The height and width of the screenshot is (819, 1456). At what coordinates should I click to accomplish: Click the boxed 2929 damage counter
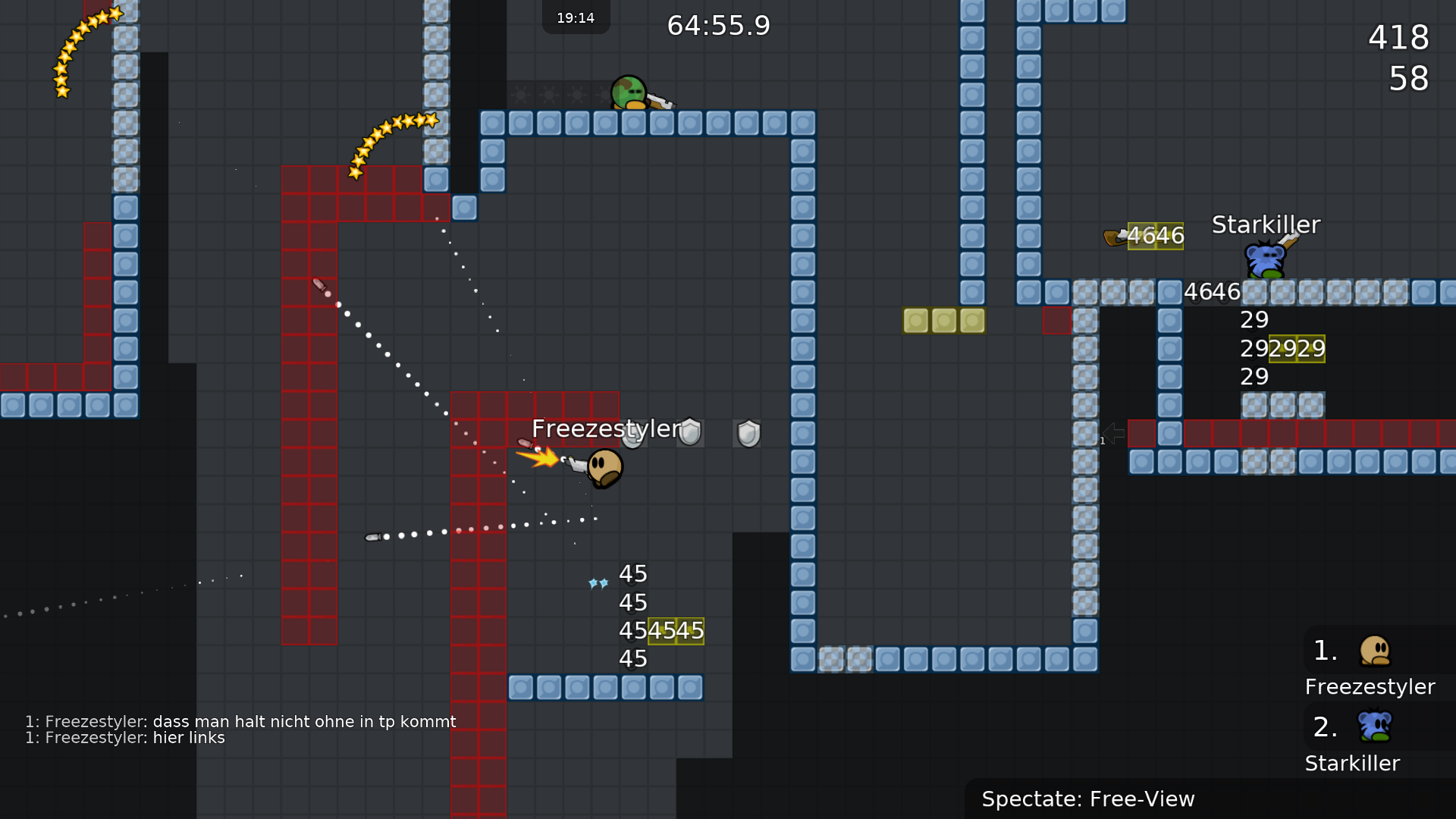coord(1298,349)
